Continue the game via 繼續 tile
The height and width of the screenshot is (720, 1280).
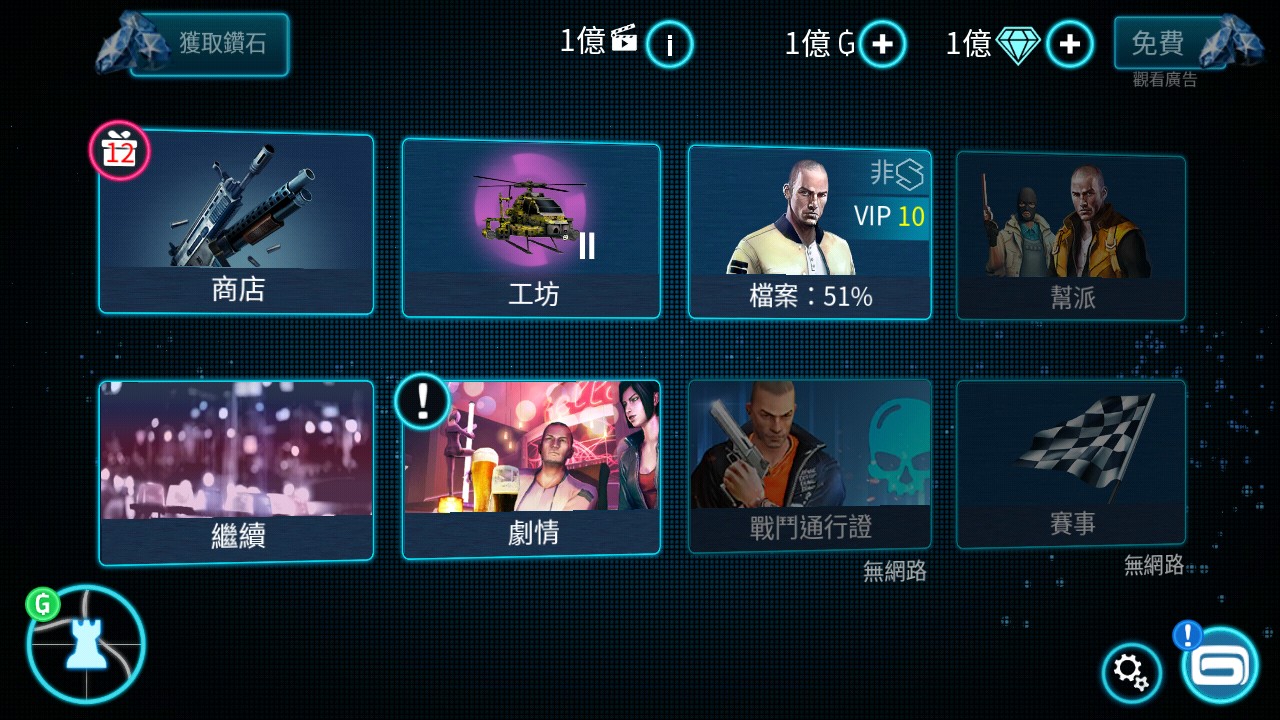tap(236, 465)
